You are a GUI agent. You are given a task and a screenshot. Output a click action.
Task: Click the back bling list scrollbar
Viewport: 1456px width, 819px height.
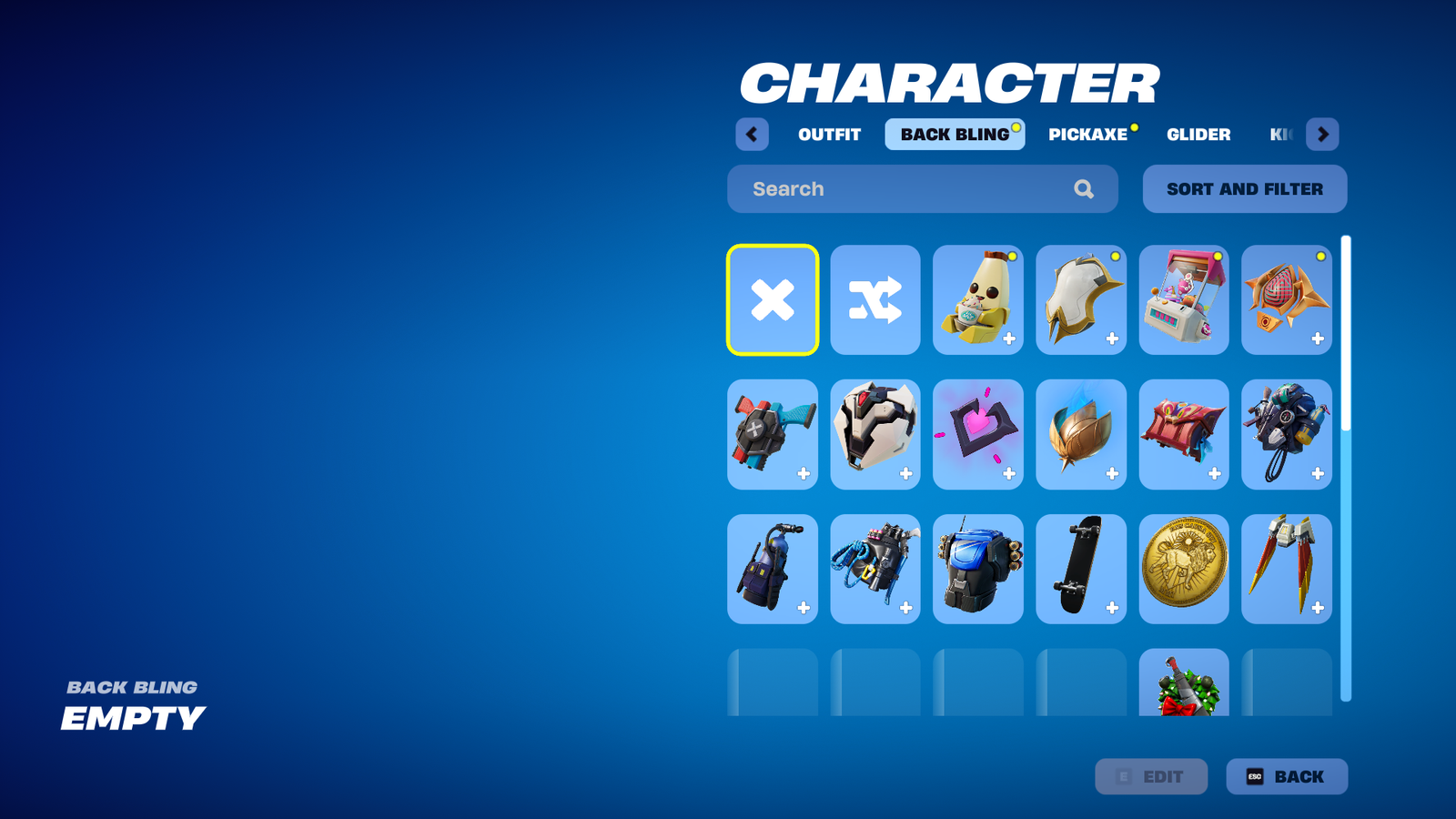coord(1346,364)
